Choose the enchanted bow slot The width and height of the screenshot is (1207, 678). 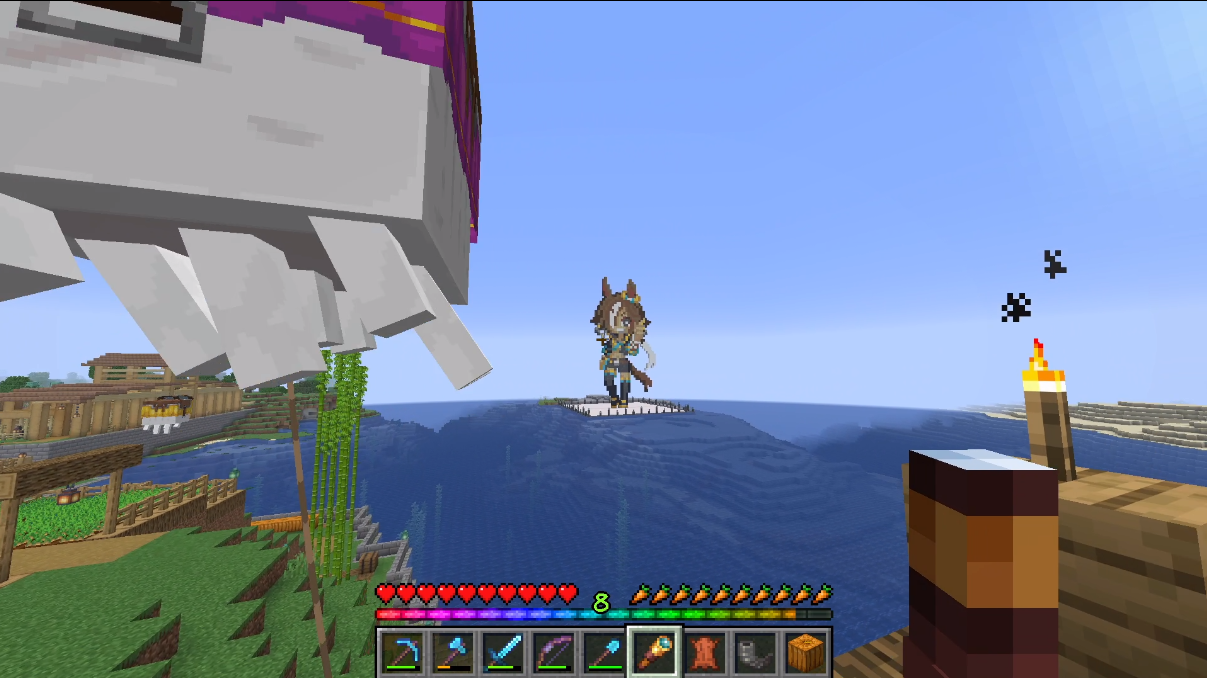point(554,653)
